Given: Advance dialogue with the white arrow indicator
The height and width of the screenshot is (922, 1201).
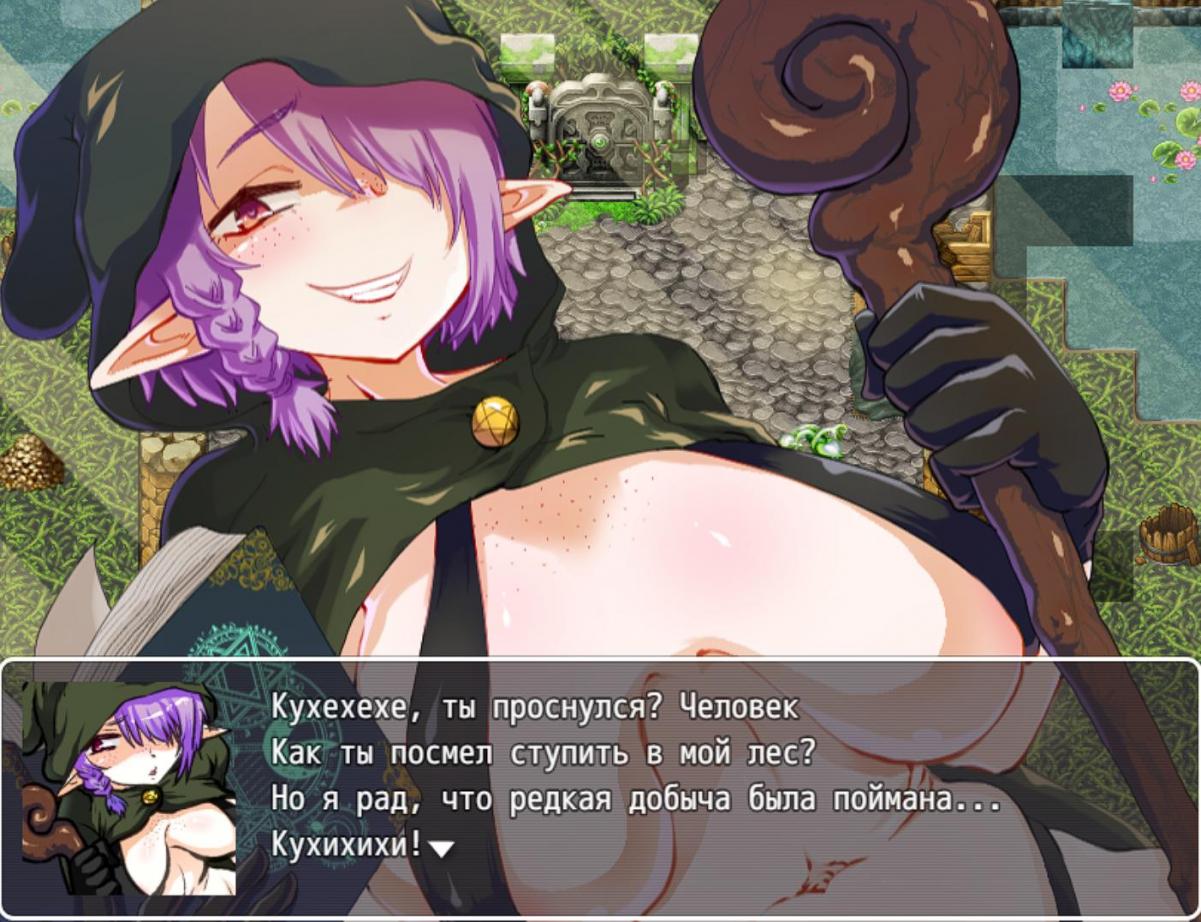Looking at the screenshot, I should [441, 848].
